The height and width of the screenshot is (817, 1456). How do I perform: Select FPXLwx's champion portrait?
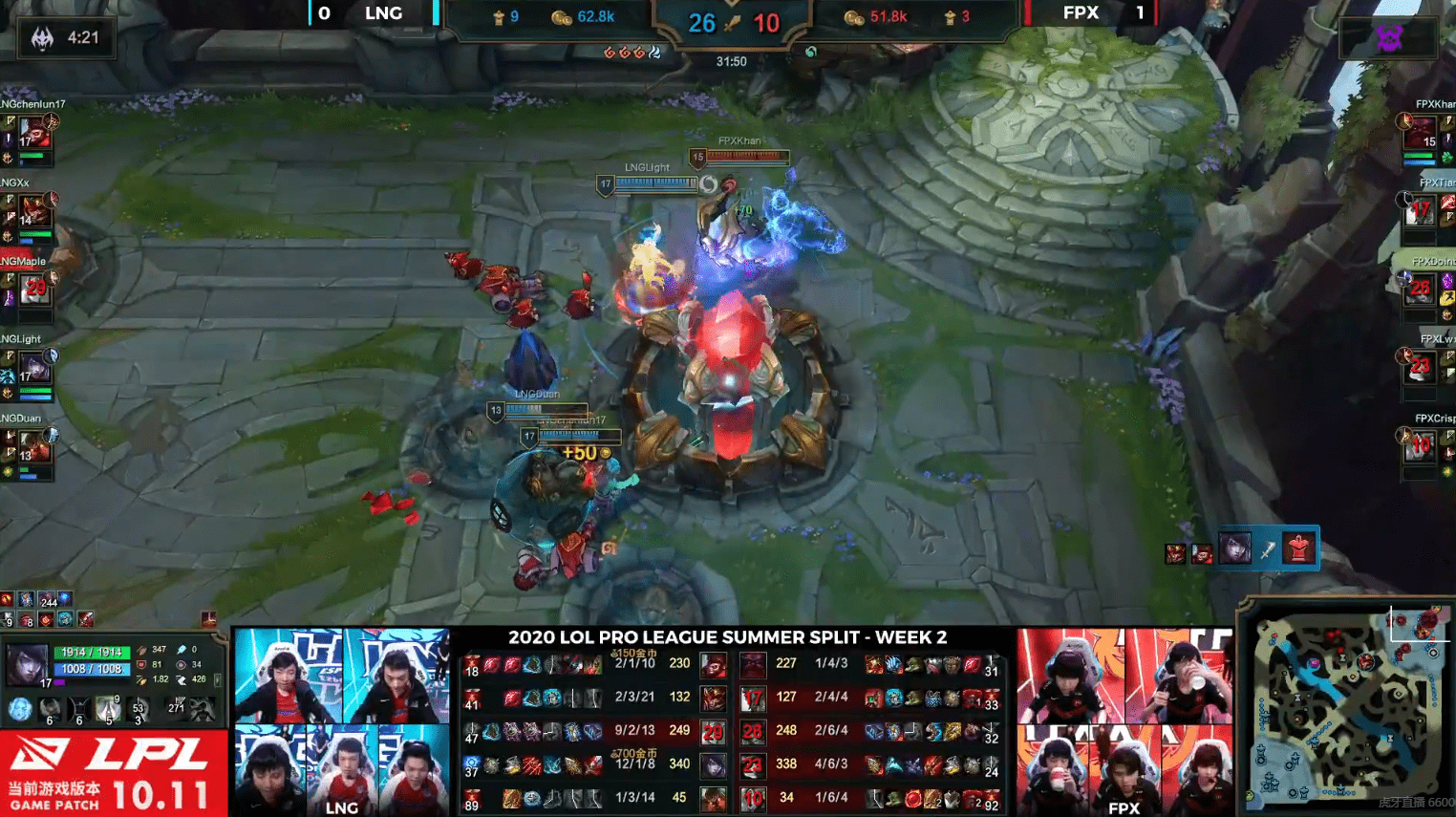click(x=1421, y=367)
